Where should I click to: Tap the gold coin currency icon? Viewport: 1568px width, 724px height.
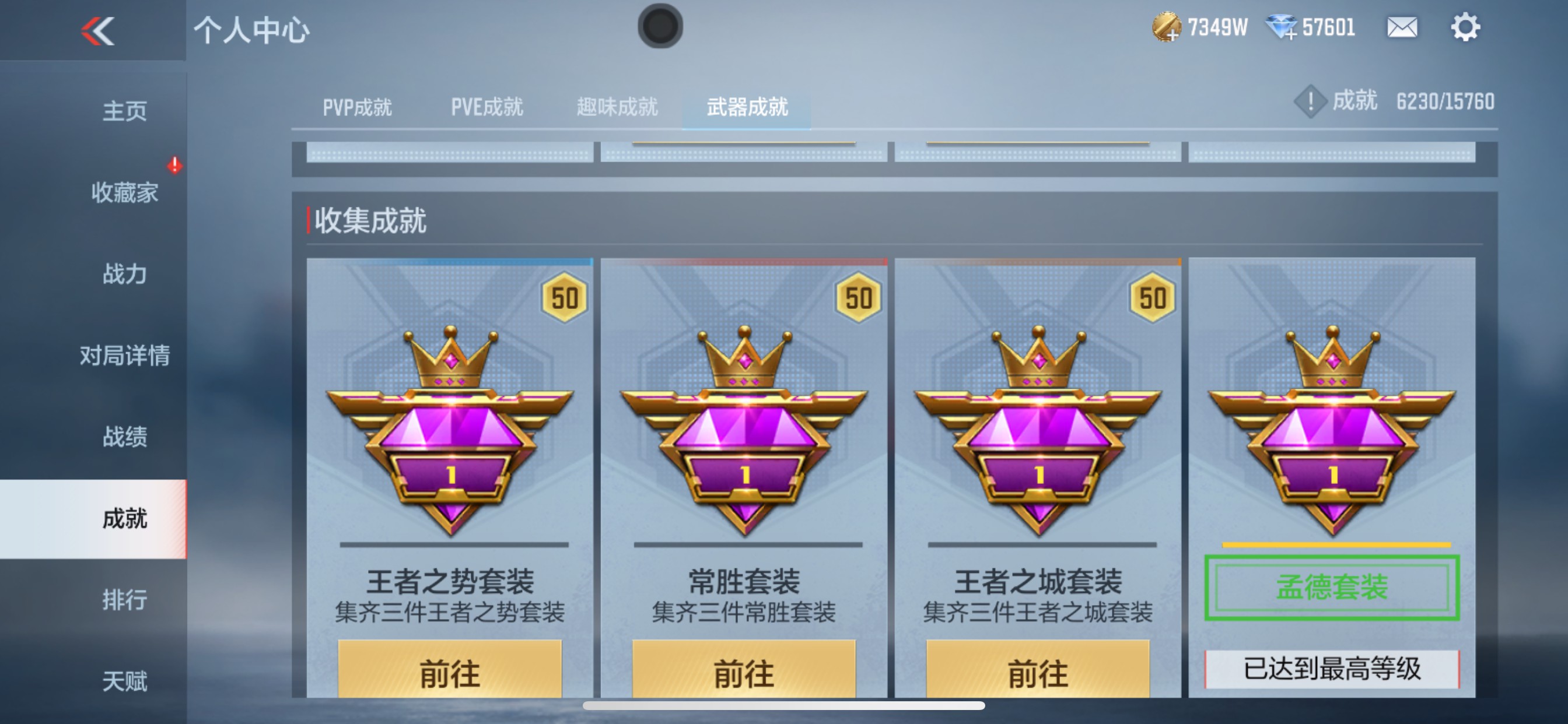[1166, 27]
